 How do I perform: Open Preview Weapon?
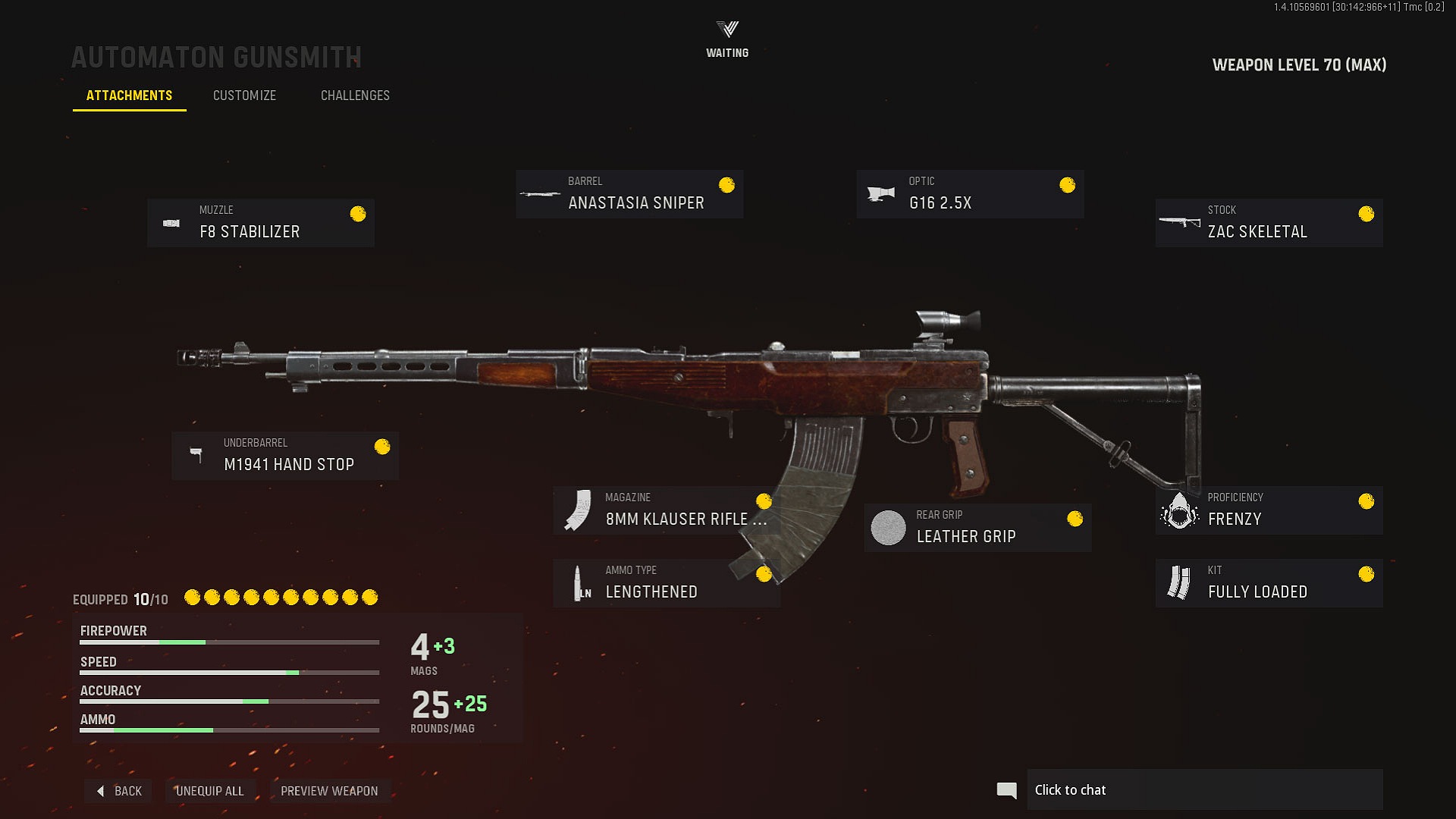pyautogui.click(x=329, y=791)
